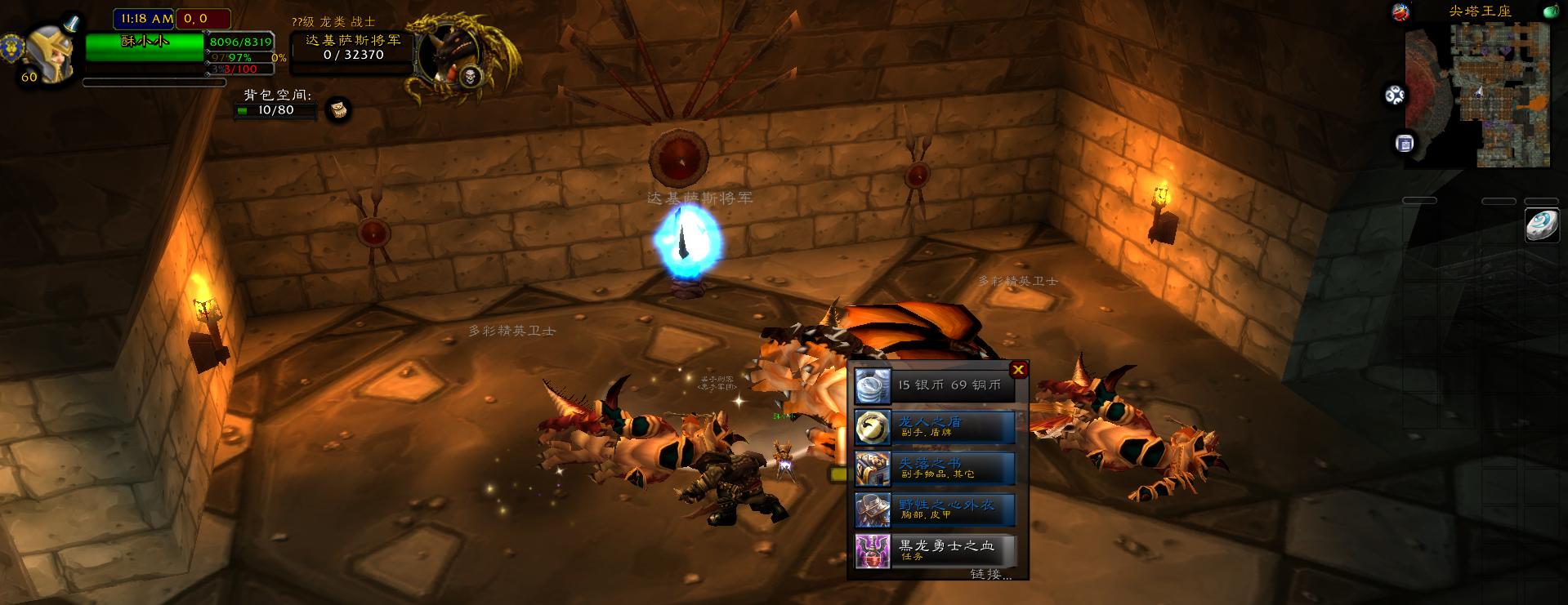Screen dimensions: 1568x605
Task: Loot the 15 silver 69 copper coins
Action: 935,385
